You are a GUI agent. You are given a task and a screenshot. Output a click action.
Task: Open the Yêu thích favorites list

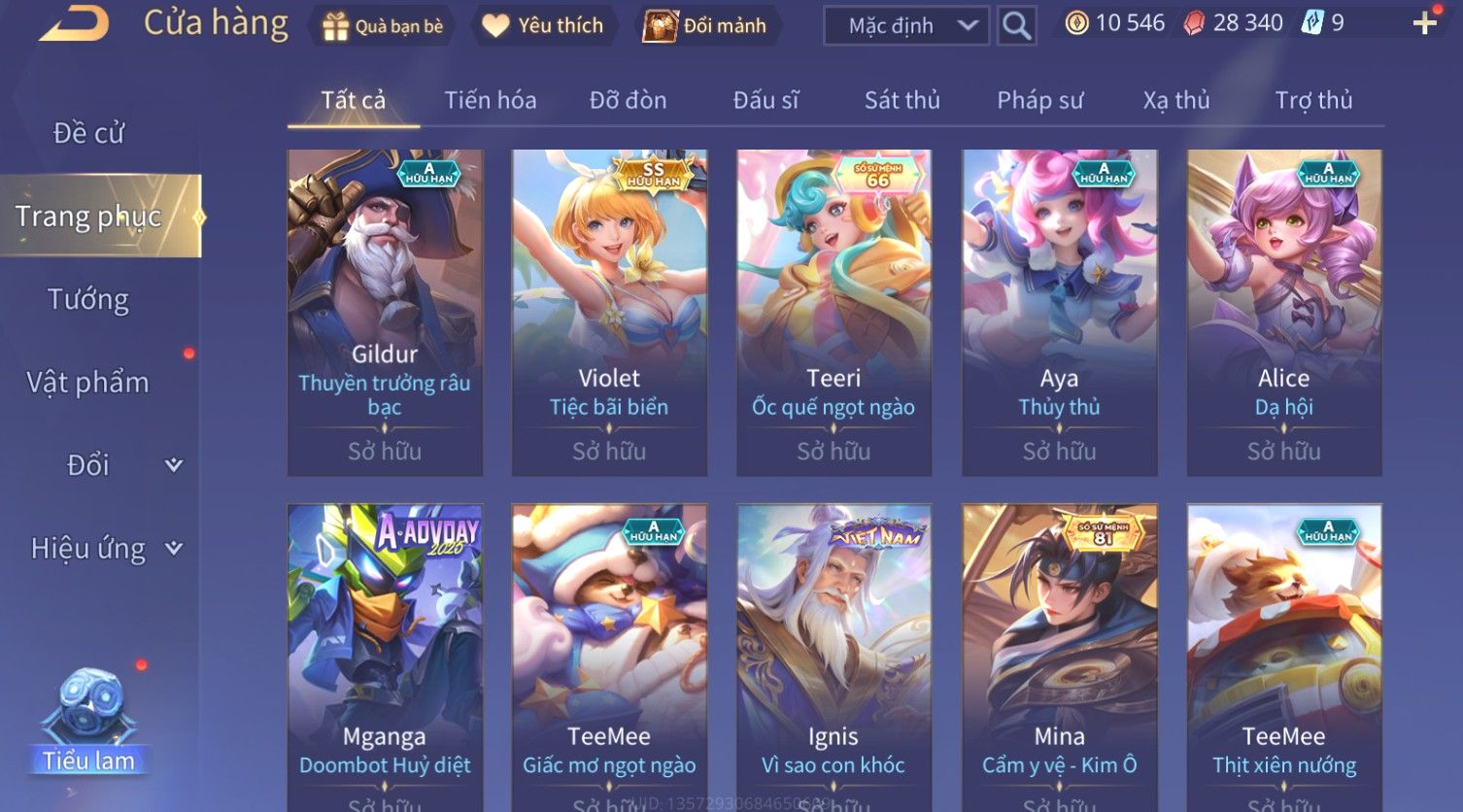coord(542,26)
